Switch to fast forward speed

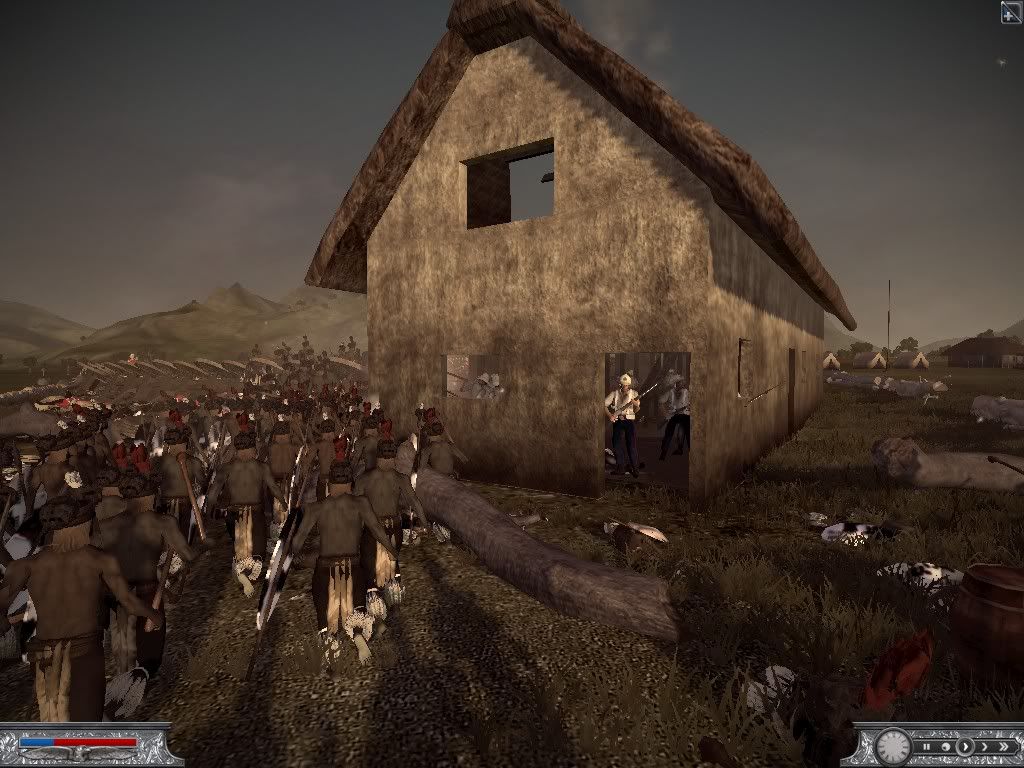pyautogui.click(x=985, y=747)
